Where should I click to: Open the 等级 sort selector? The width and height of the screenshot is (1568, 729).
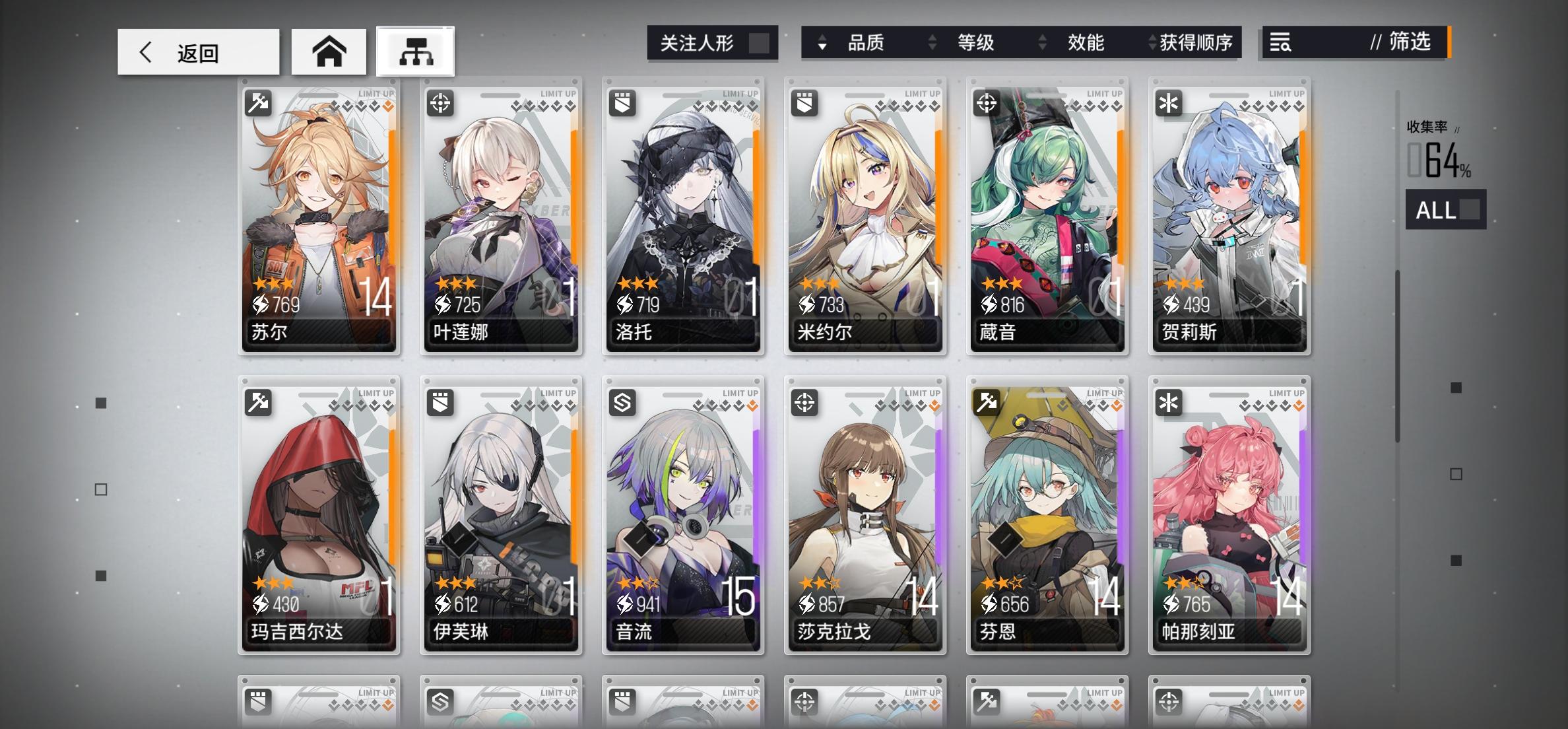[976, 42]
